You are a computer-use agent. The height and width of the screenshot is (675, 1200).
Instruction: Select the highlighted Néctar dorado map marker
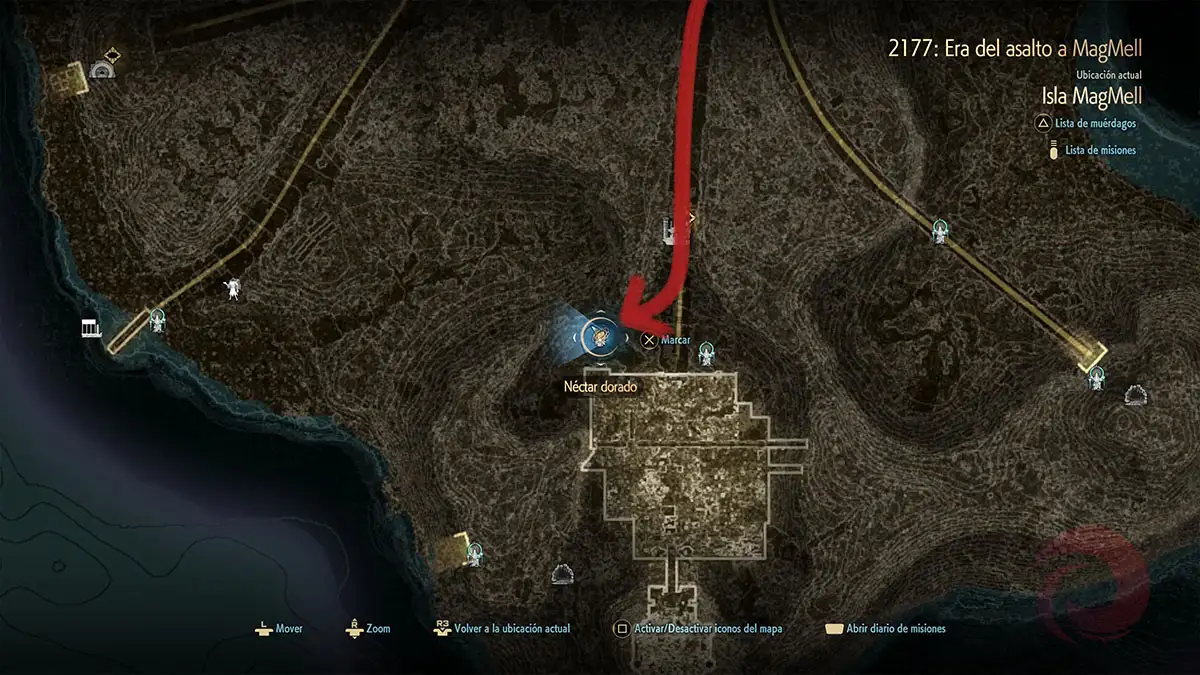tap(601, 336)
